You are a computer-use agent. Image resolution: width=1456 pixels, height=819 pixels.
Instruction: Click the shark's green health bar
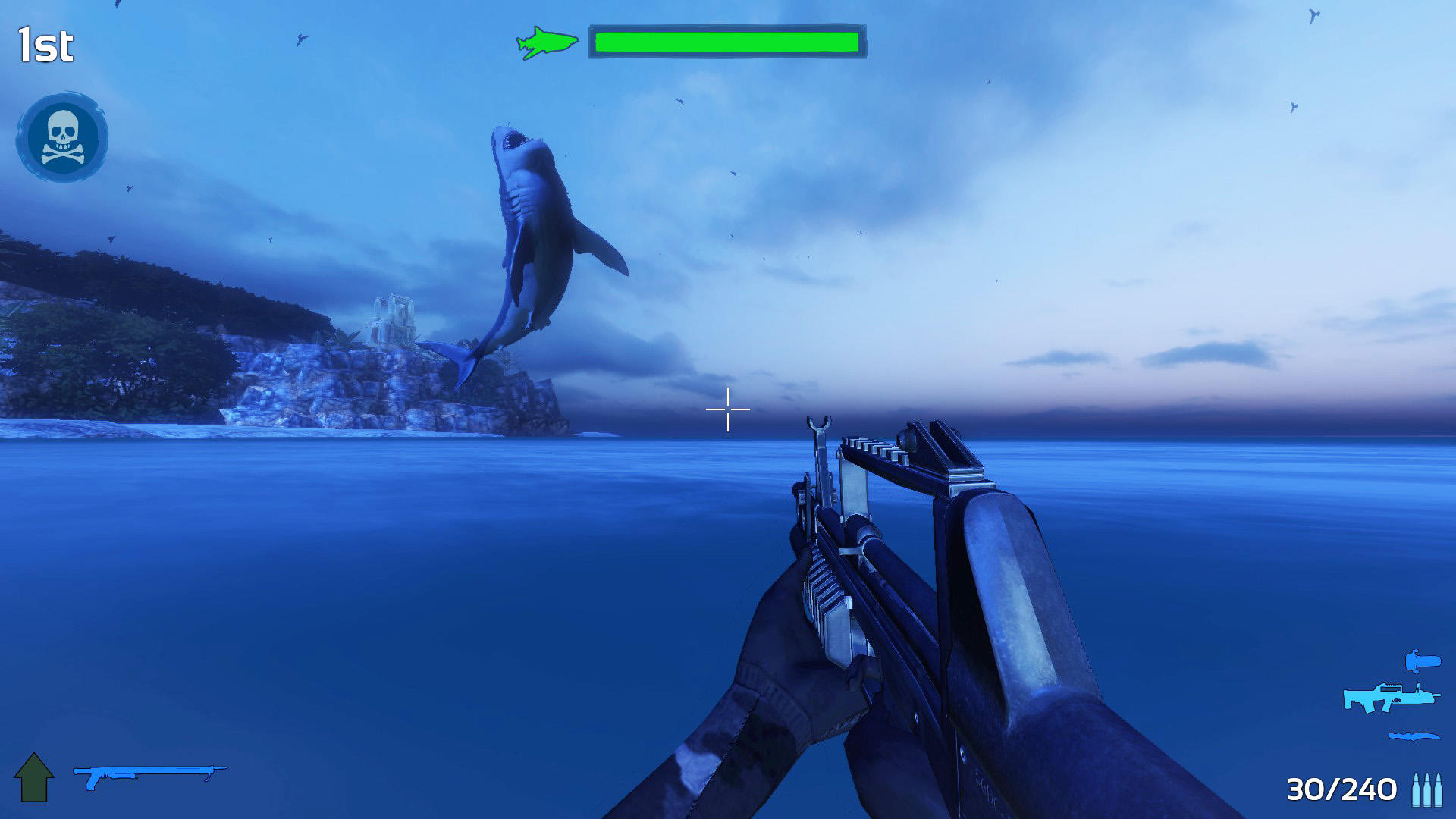pos(726,42)
